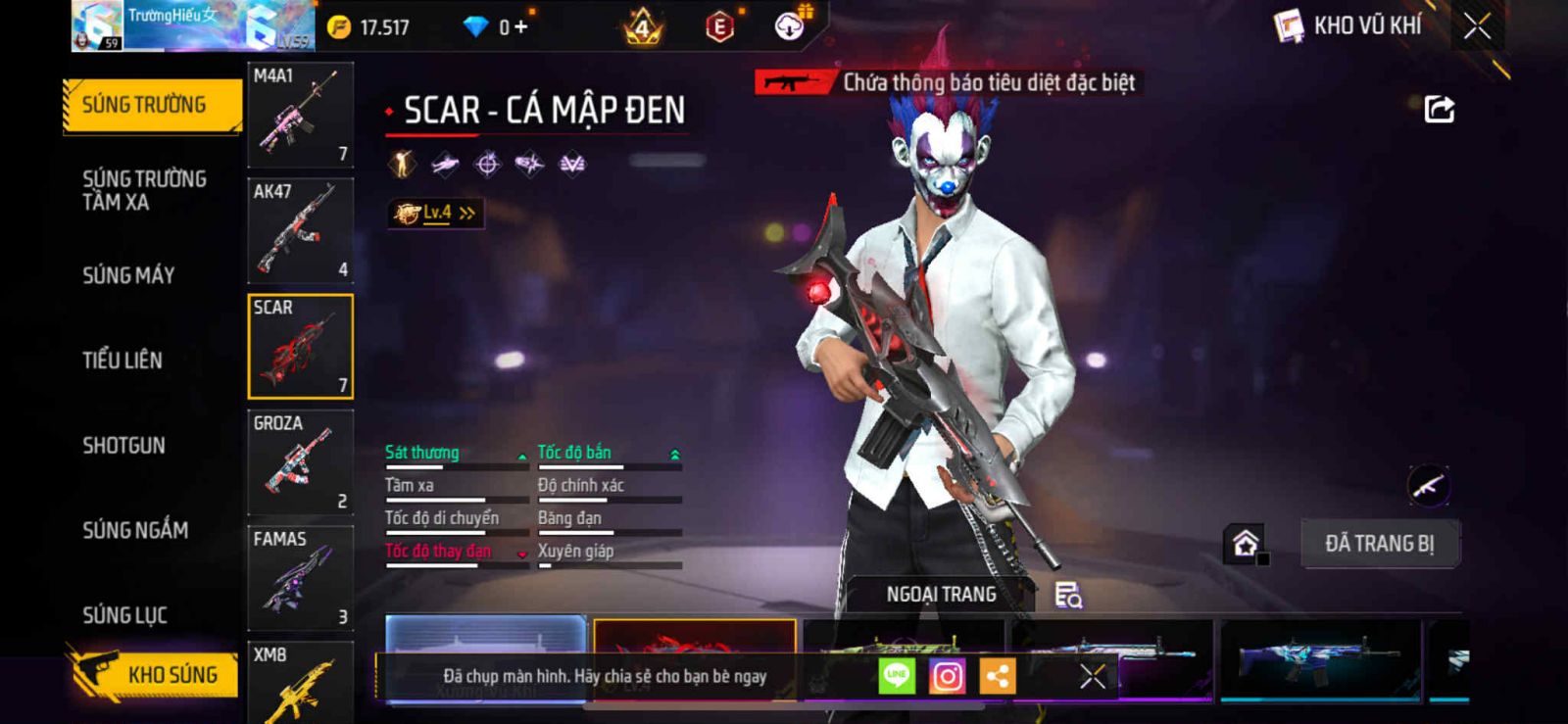Select the XM8 weapon tile
Viewport: 1568px width, 724px height.
coord(300,683)
